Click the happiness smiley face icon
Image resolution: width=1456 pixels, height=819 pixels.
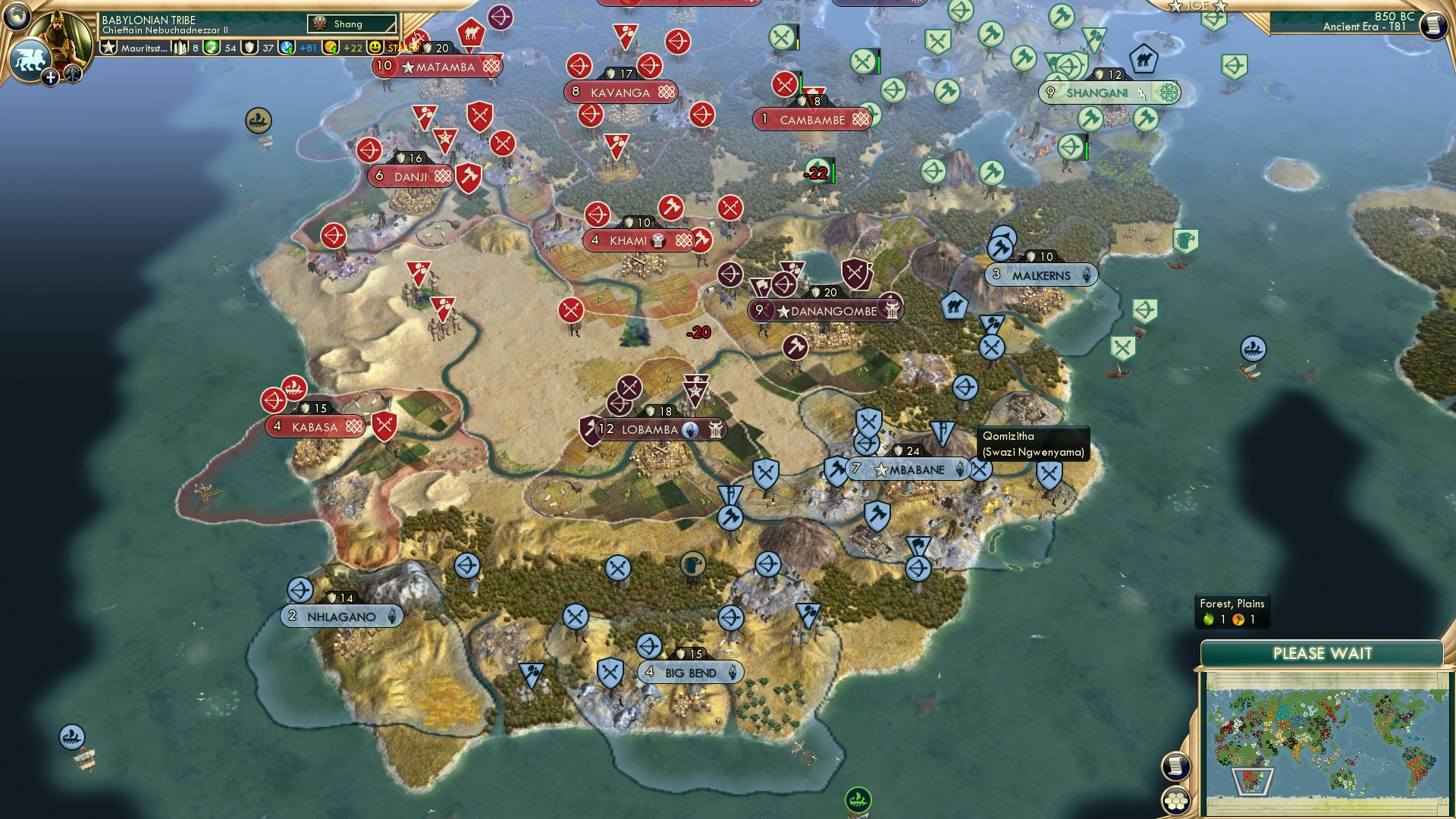(375, 47)
